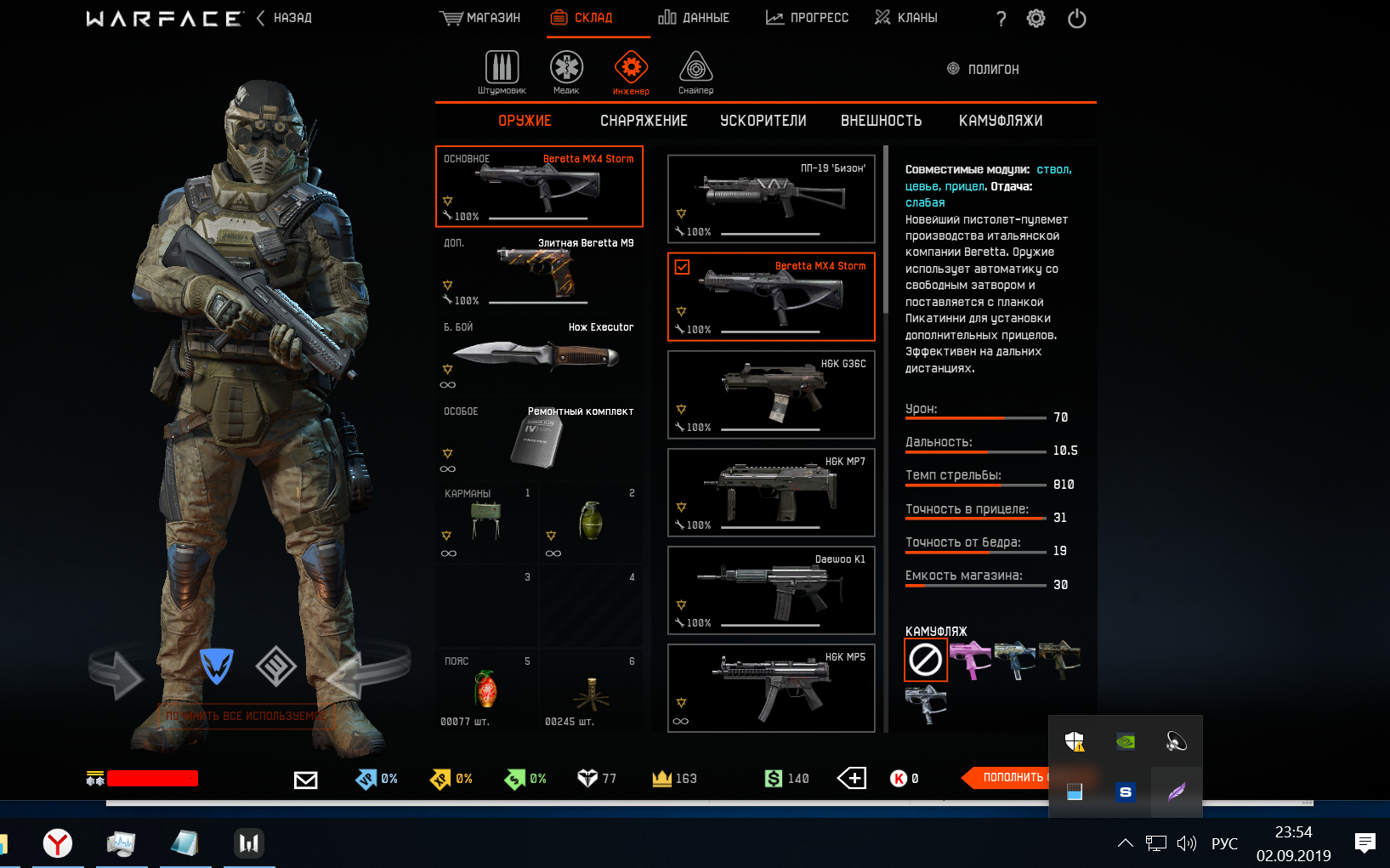Open game settings via gear icon
Image resolution: width=1390 pixels, height=868 pixels.
coord(1035,19)
